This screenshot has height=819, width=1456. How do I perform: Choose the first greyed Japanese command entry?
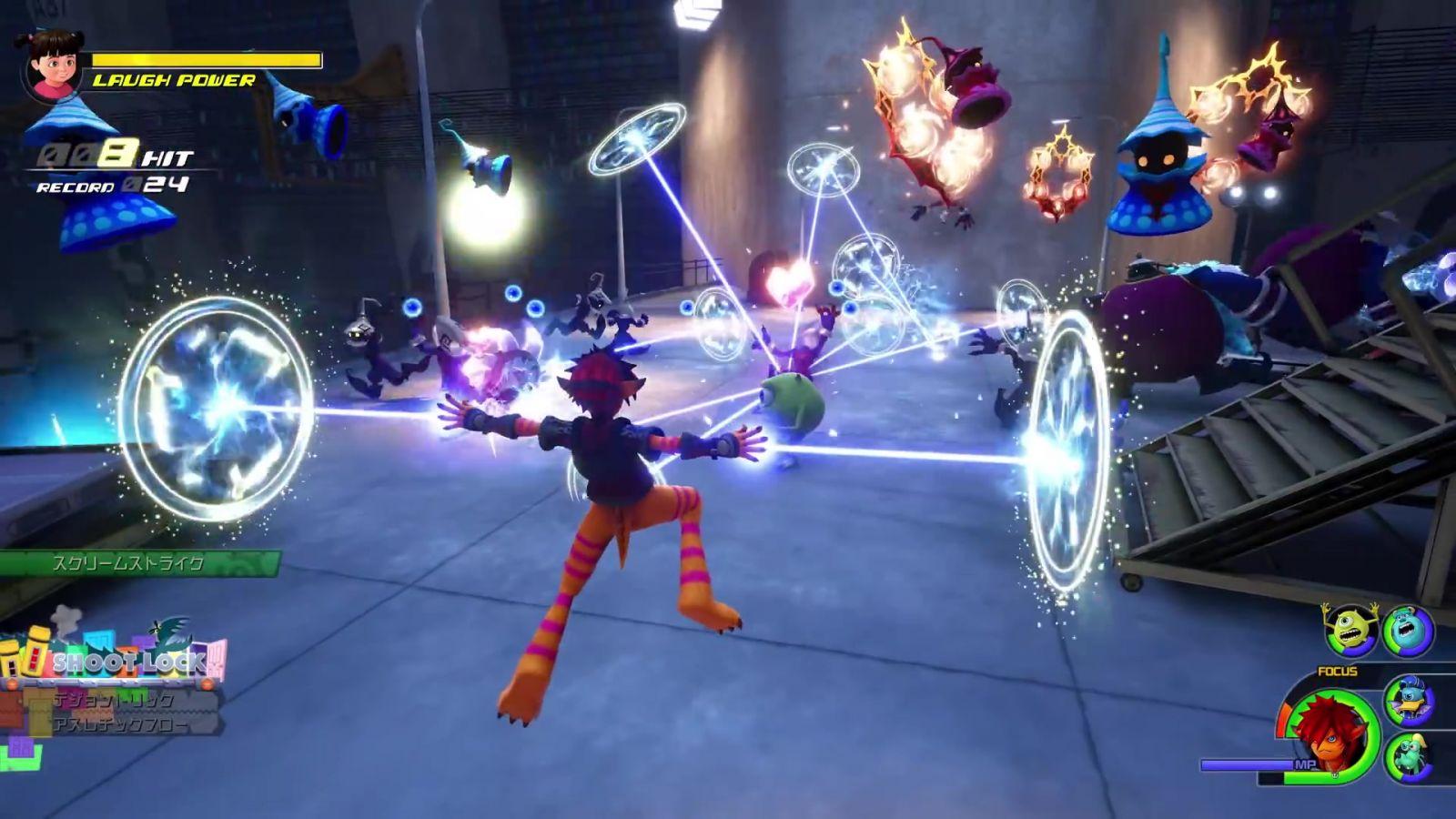[114, 701]
